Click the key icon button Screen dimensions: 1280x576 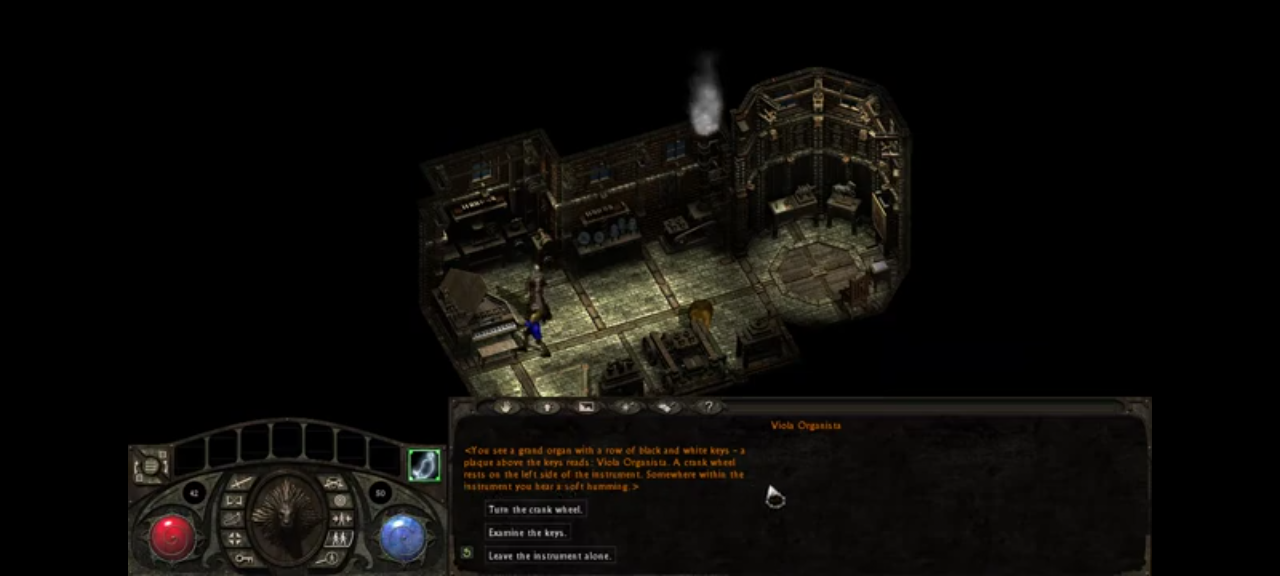pyautogui.click(x=243, y=557)
